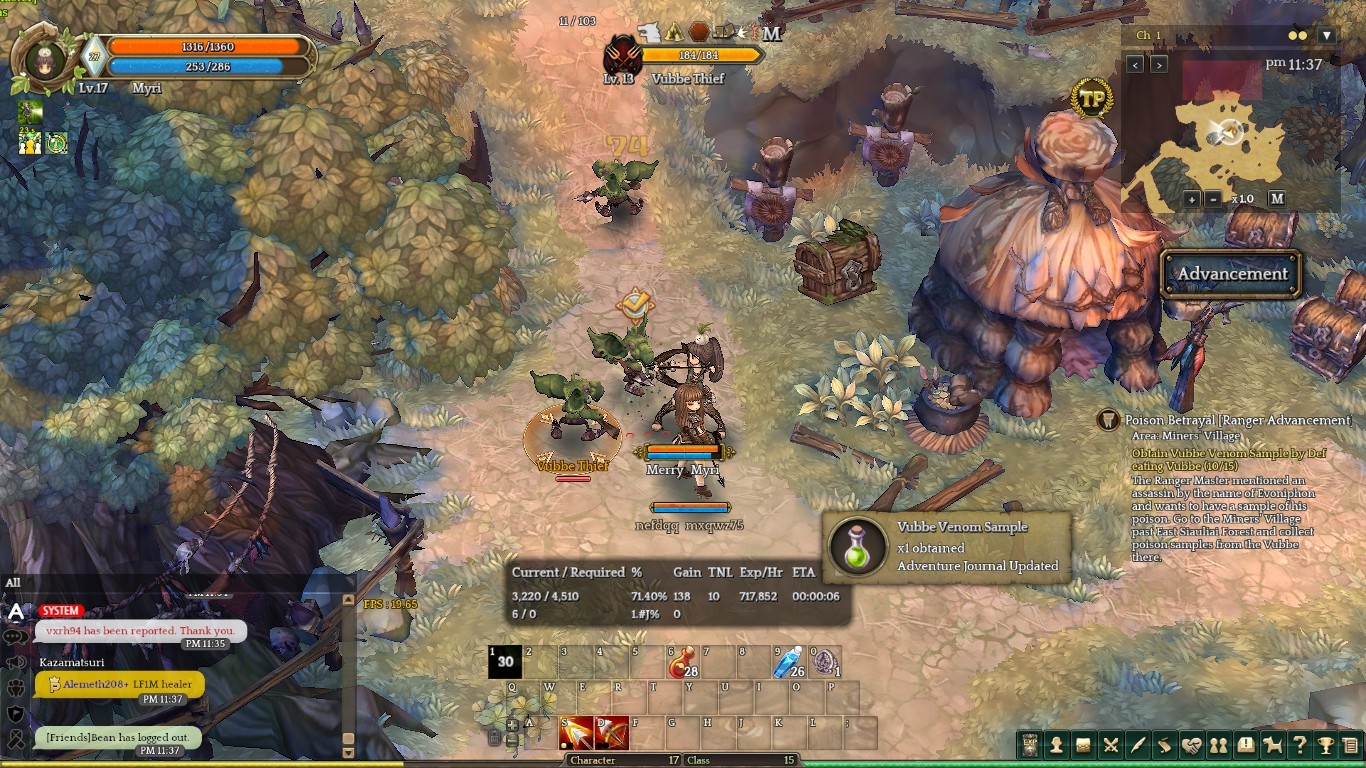Open the channel dropdown arrow above minimap
The width and height of the screenshot is (1366, 768).
pyautogui.click(x=1327, y=36)
